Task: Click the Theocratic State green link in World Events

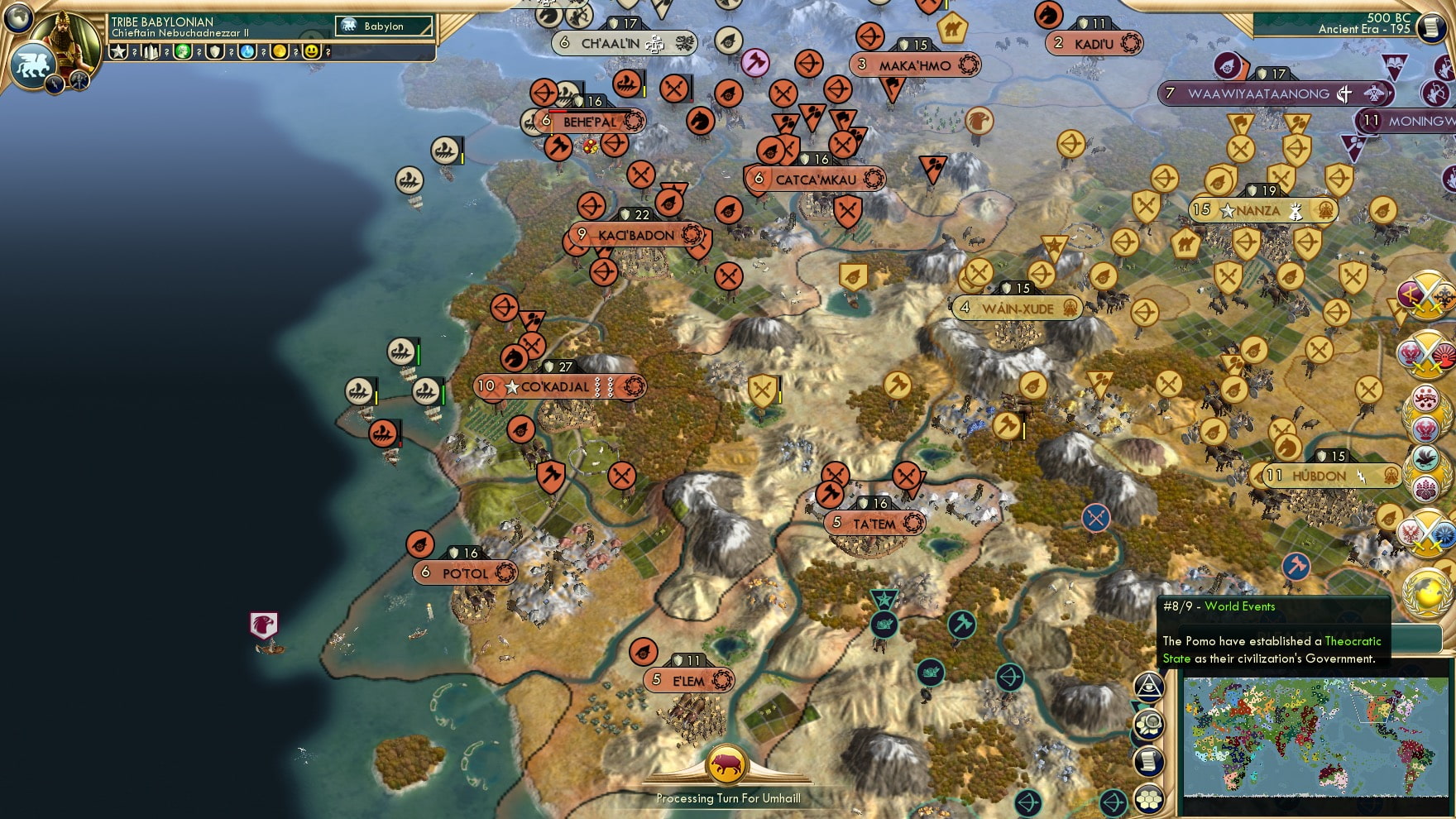Action: [1352, 642]
